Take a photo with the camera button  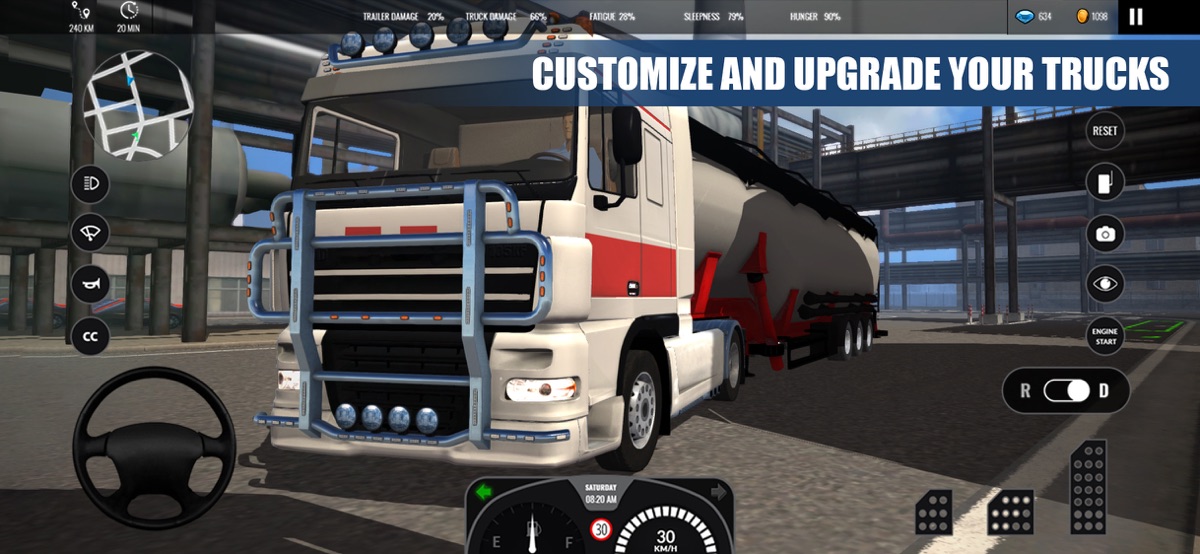coord(1105,234)
